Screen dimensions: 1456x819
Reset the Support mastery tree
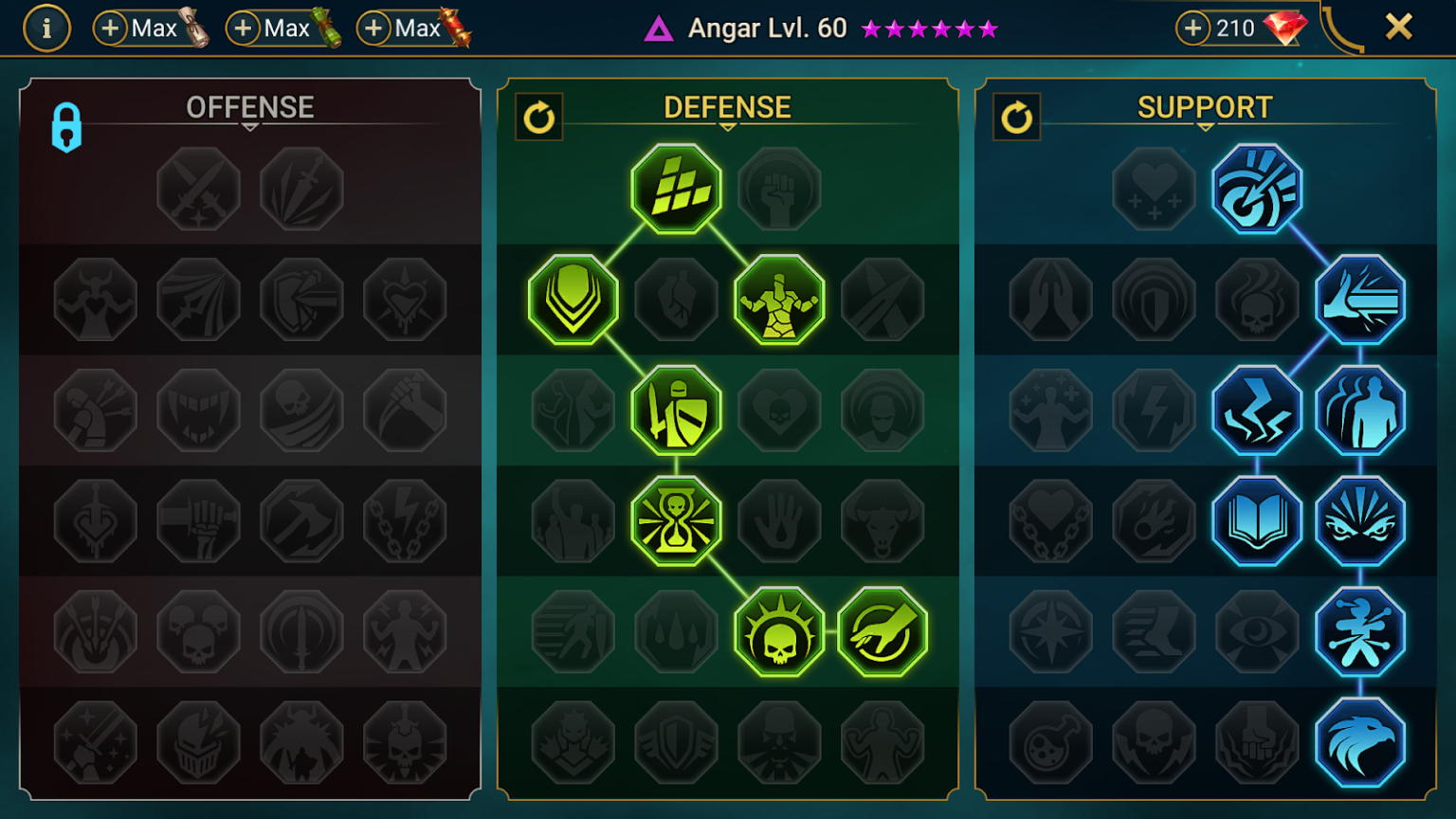click(x=1016, y=118)
